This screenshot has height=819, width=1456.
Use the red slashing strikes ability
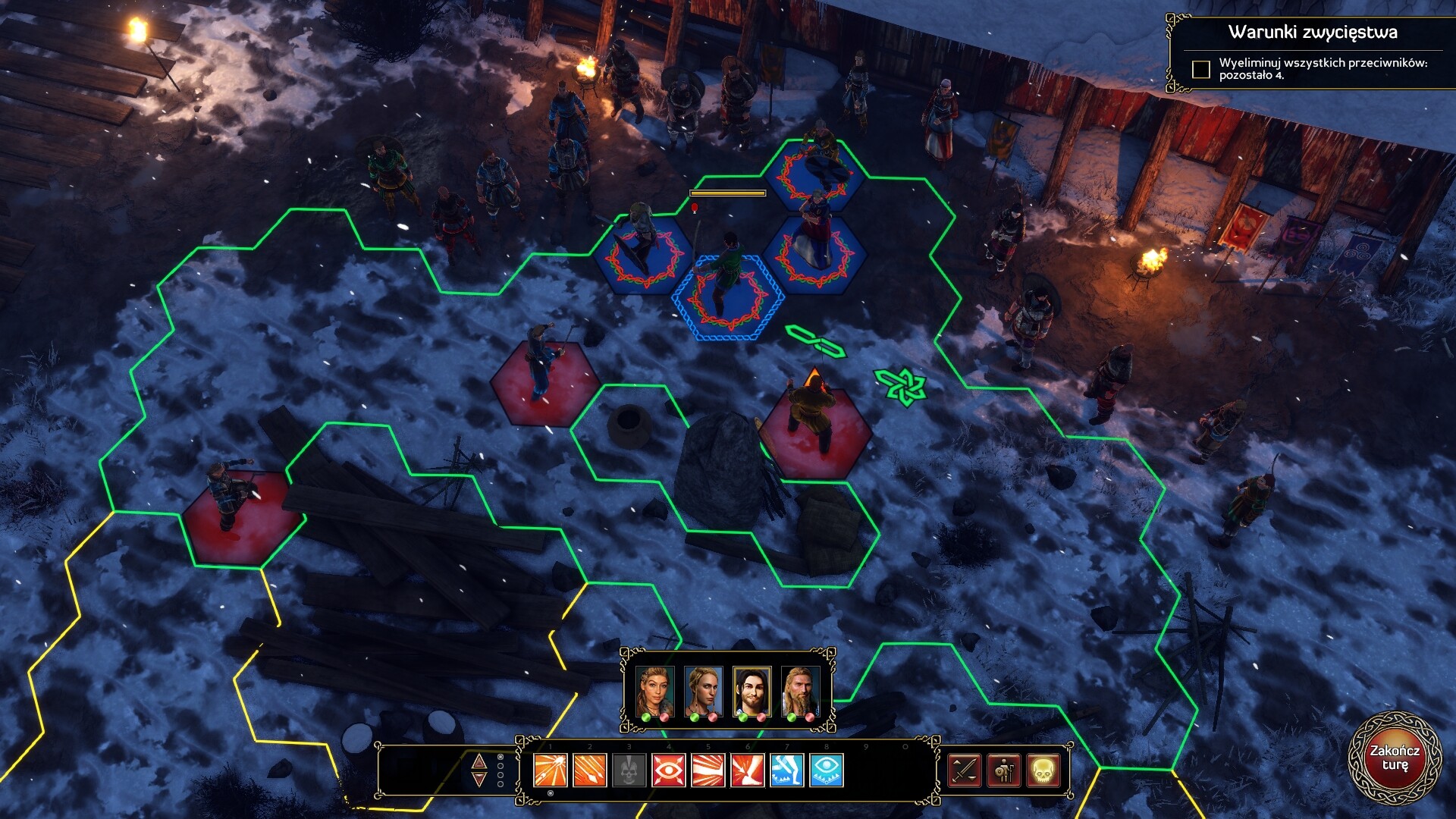(x=708, y=771)
